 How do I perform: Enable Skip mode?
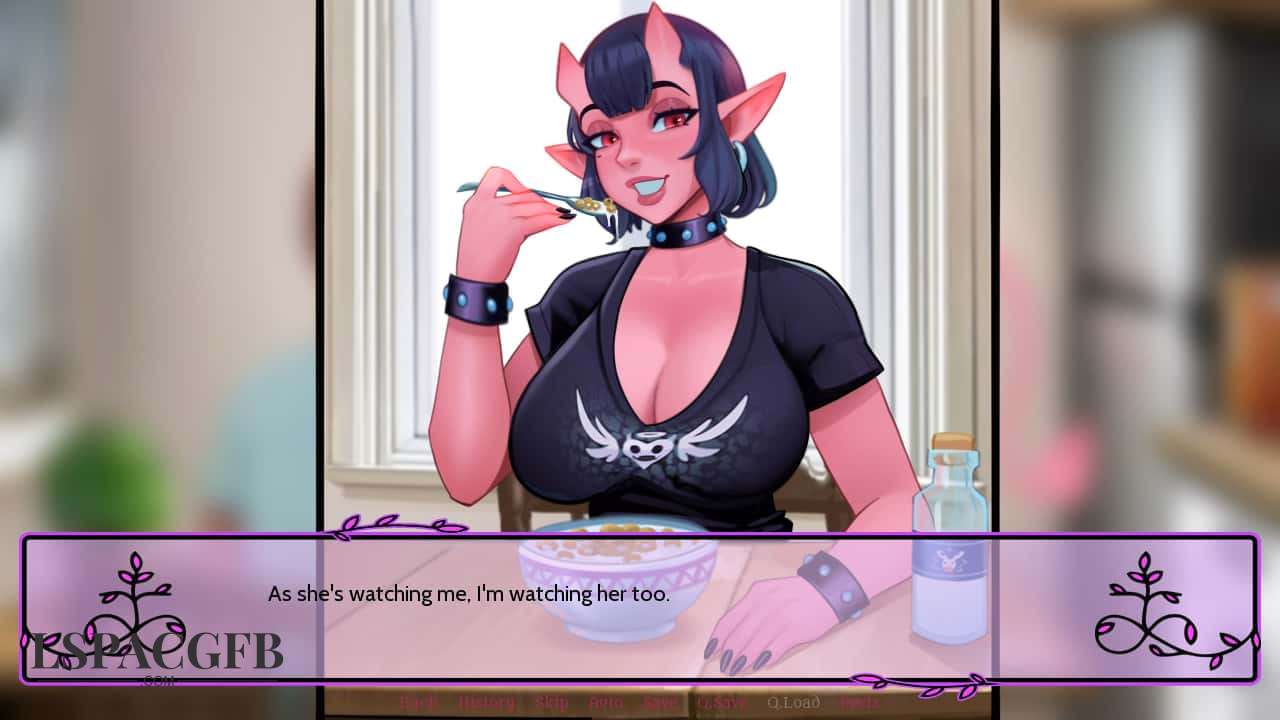[553, 703]
